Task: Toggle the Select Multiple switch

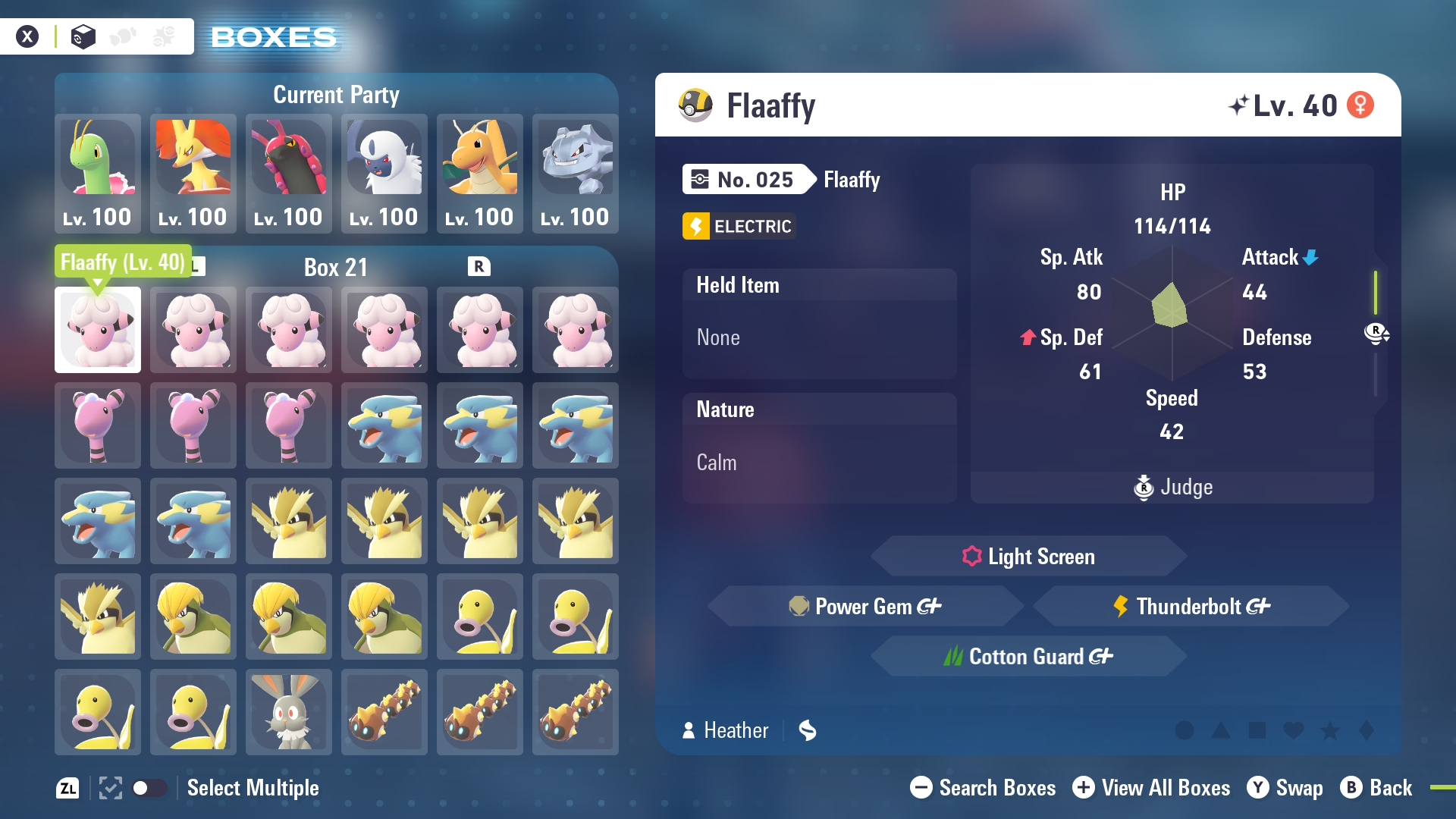Action: (149, 788)
